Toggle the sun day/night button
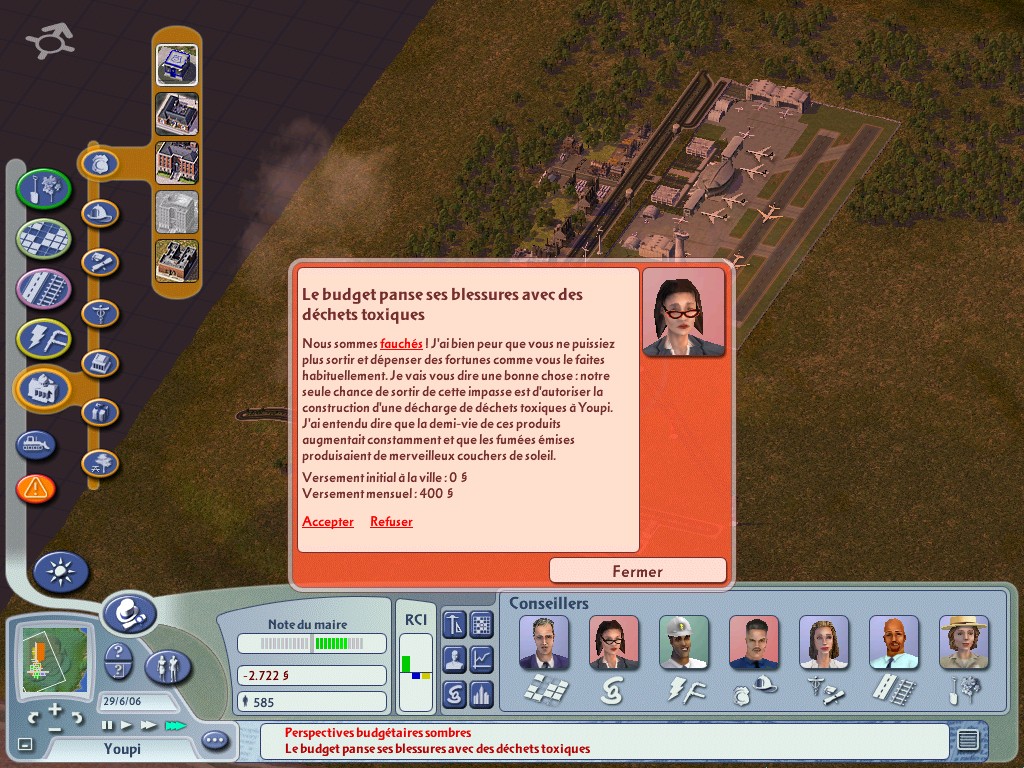The image size is (1024, 768). coord(61,572)
